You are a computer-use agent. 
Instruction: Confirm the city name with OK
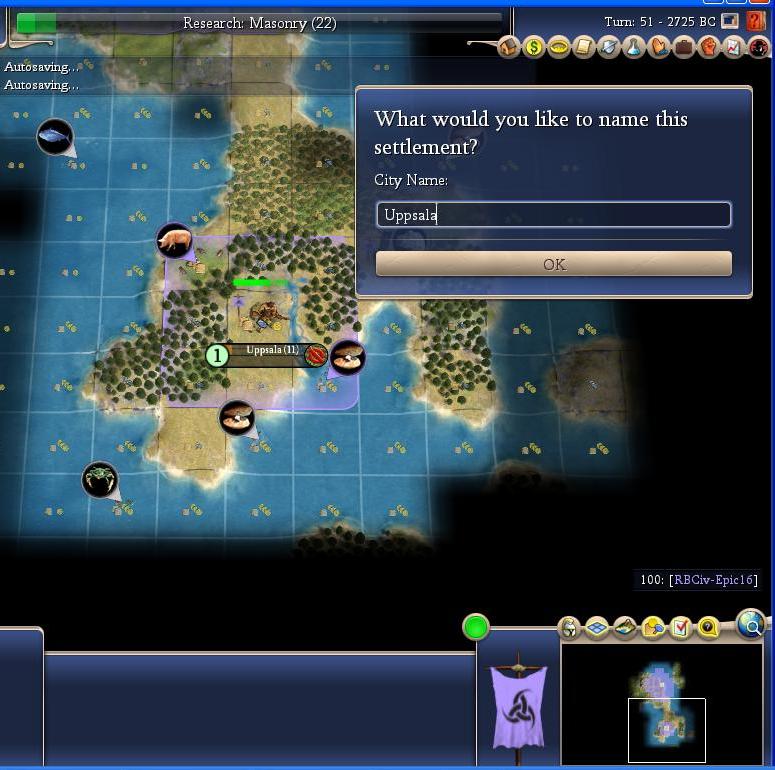click(553, 264)
